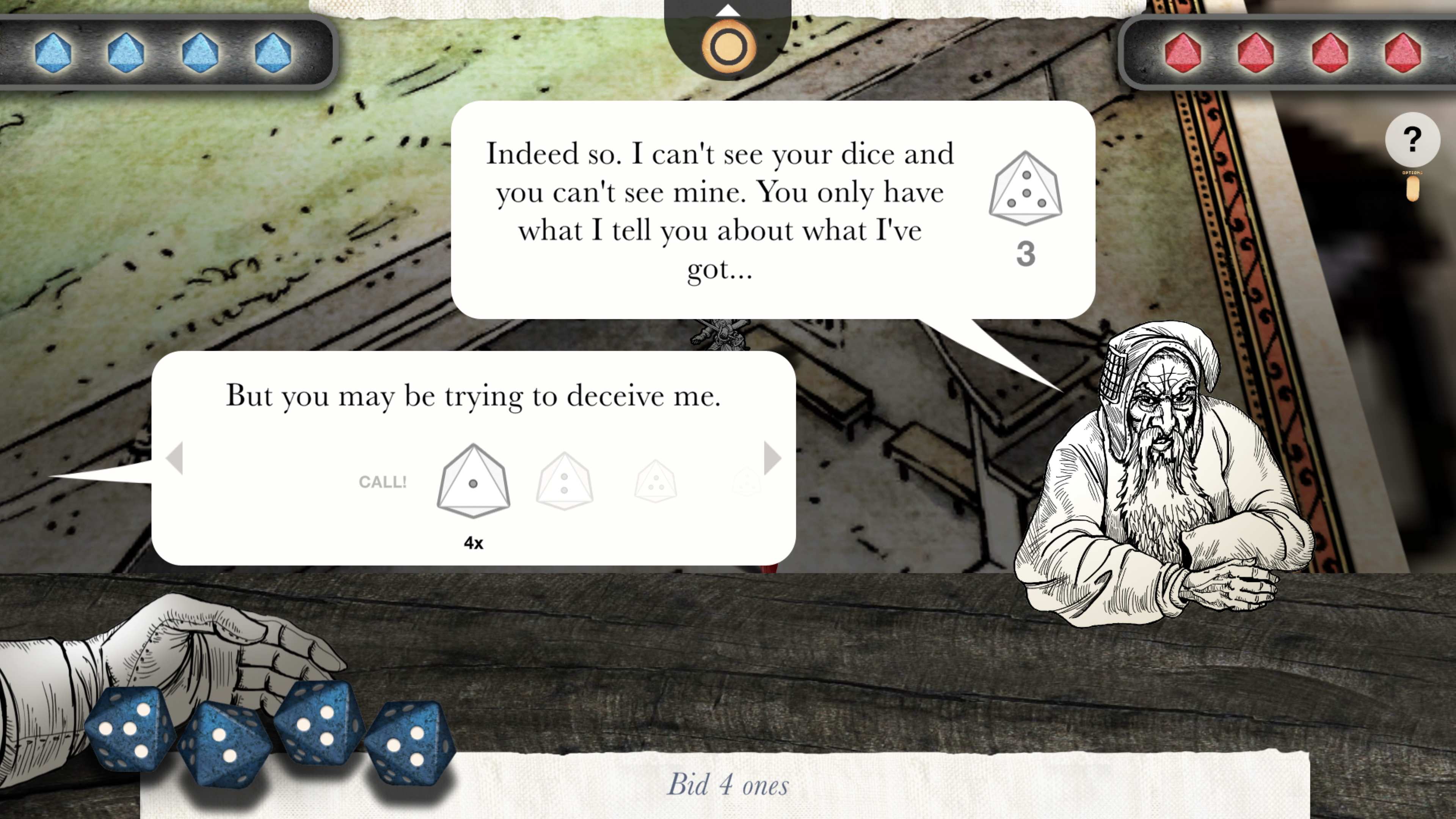Toggle the first blue gem in the top-left tracker
The image size is (1456, 819).
(54, 53)
